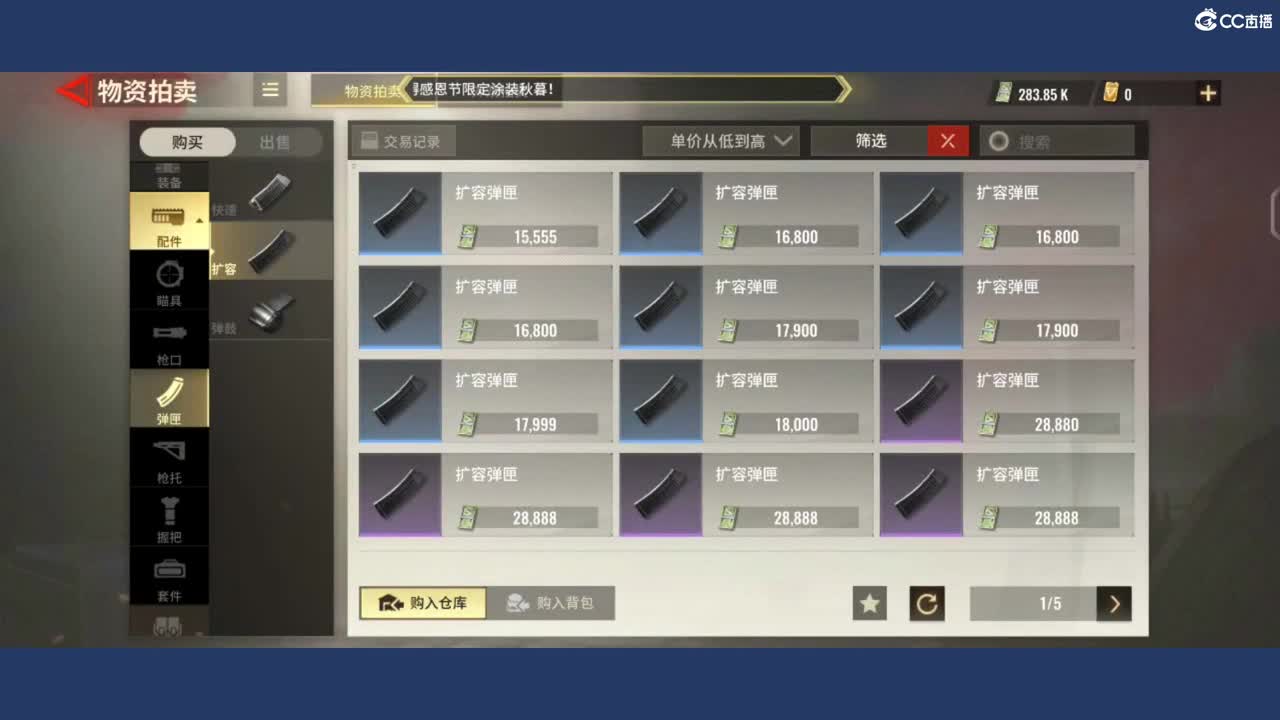Go to next page with right chevron

(1114, 604)
